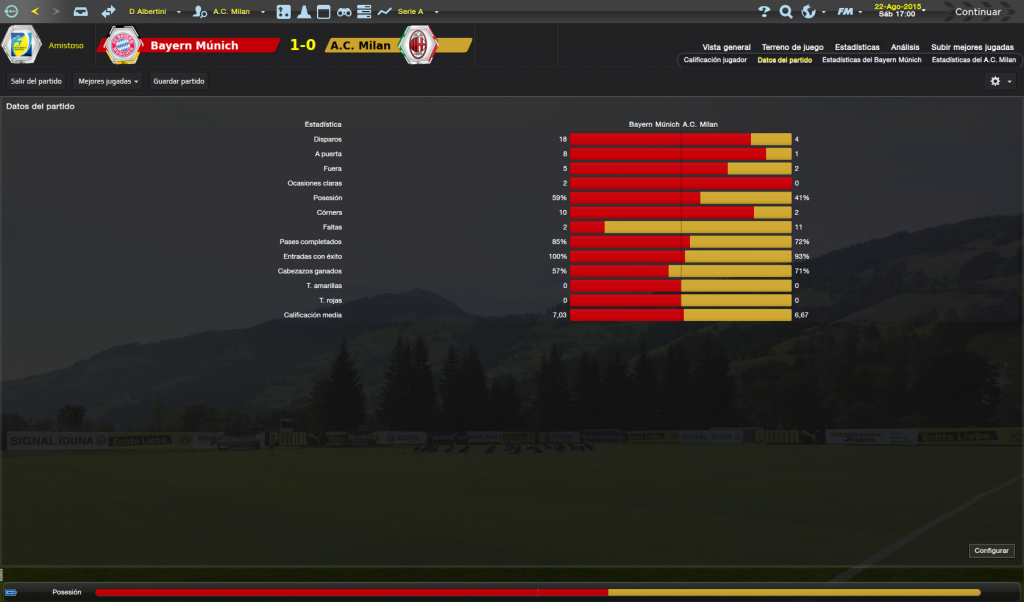Click the date and time display
Viewport: 1024px width, 602px height.
pos(897,11)
